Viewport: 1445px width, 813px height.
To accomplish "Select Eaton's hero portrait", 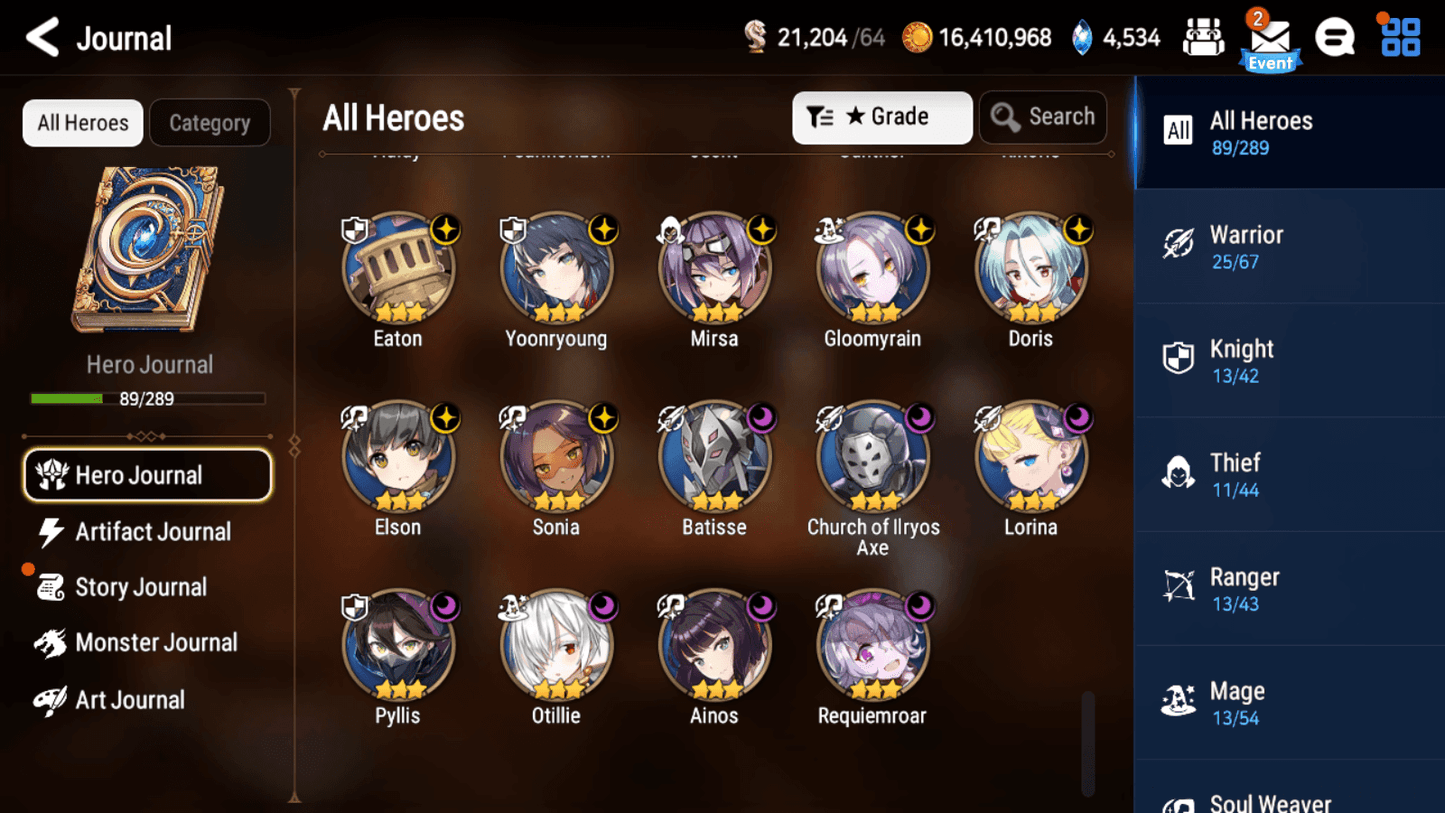I will (x=398, y=268).
